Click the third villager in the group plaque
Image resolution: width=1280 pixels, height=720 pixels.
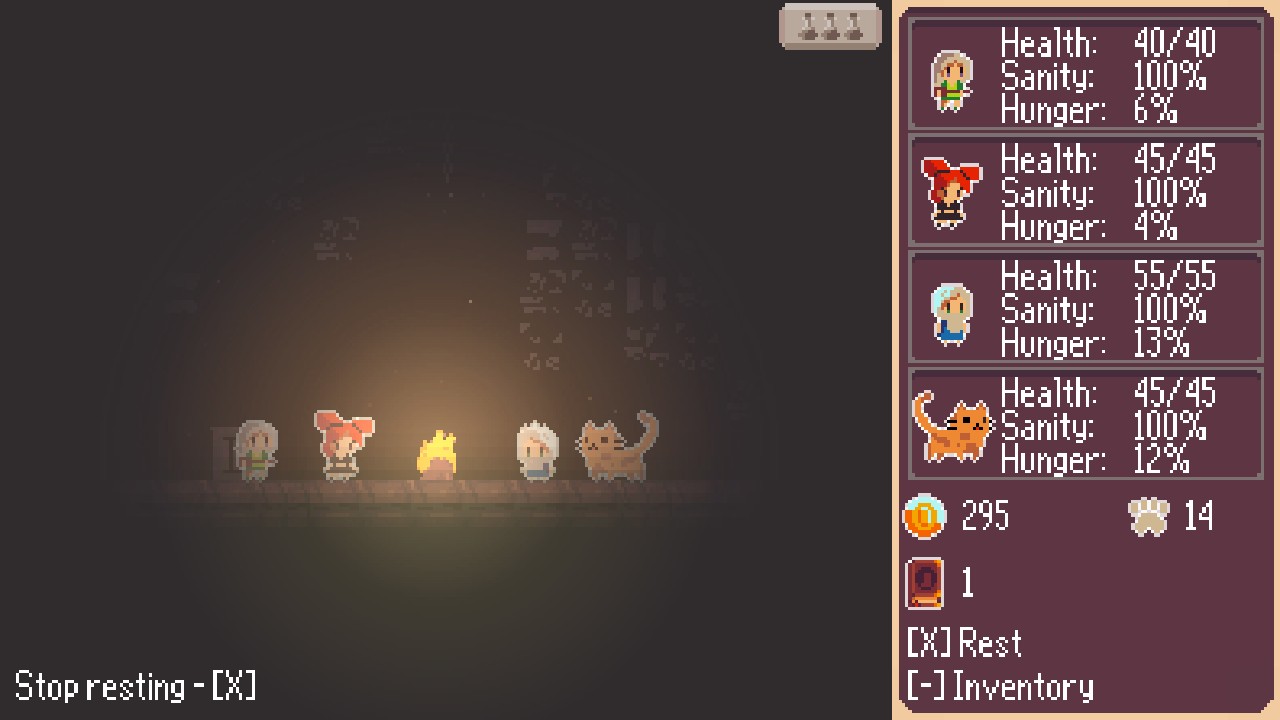pos(855,26)
